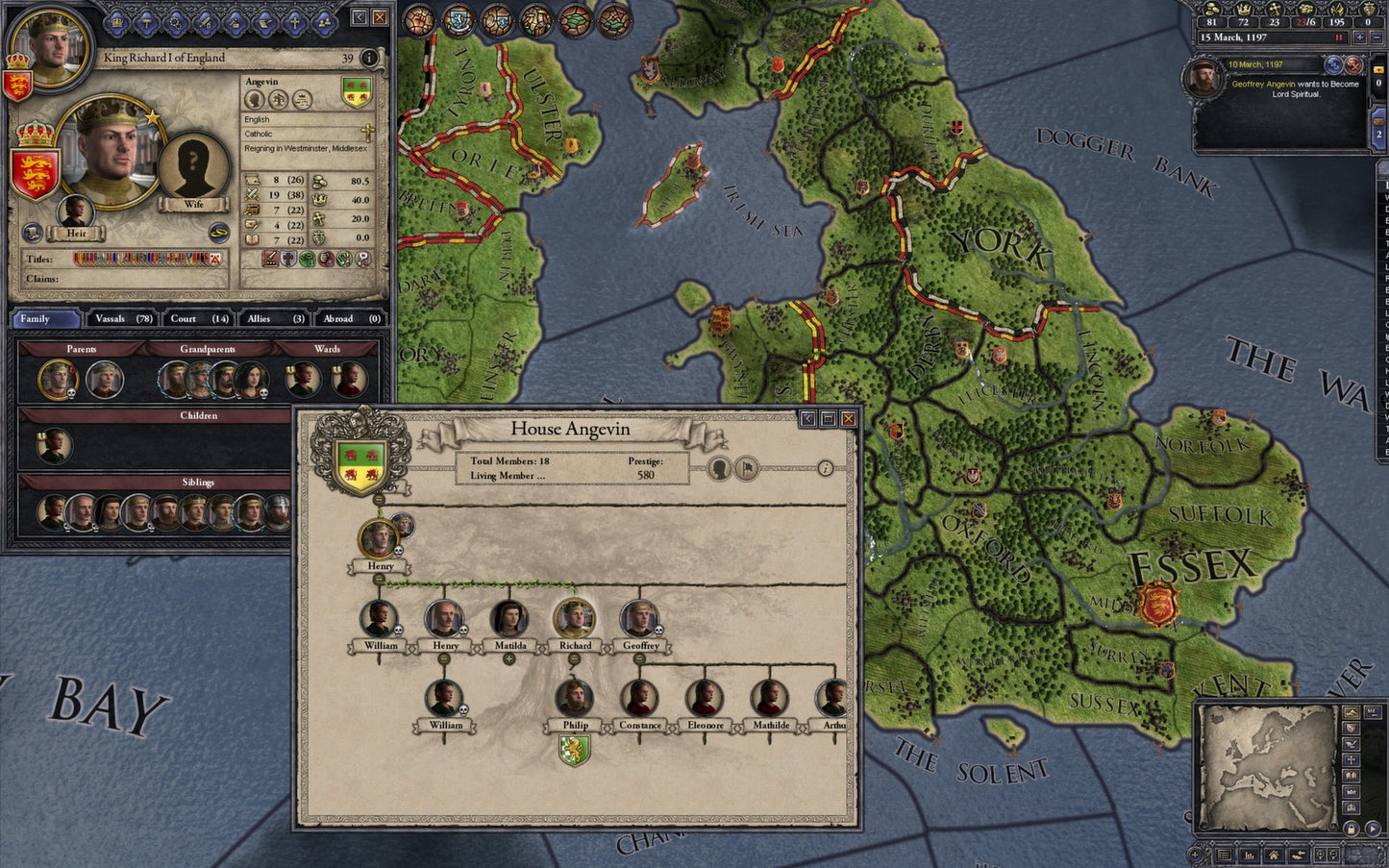Click the character head icon in the Angevin panel
The width and height of the screenshot is (1389, 868).
pos(255,100)
